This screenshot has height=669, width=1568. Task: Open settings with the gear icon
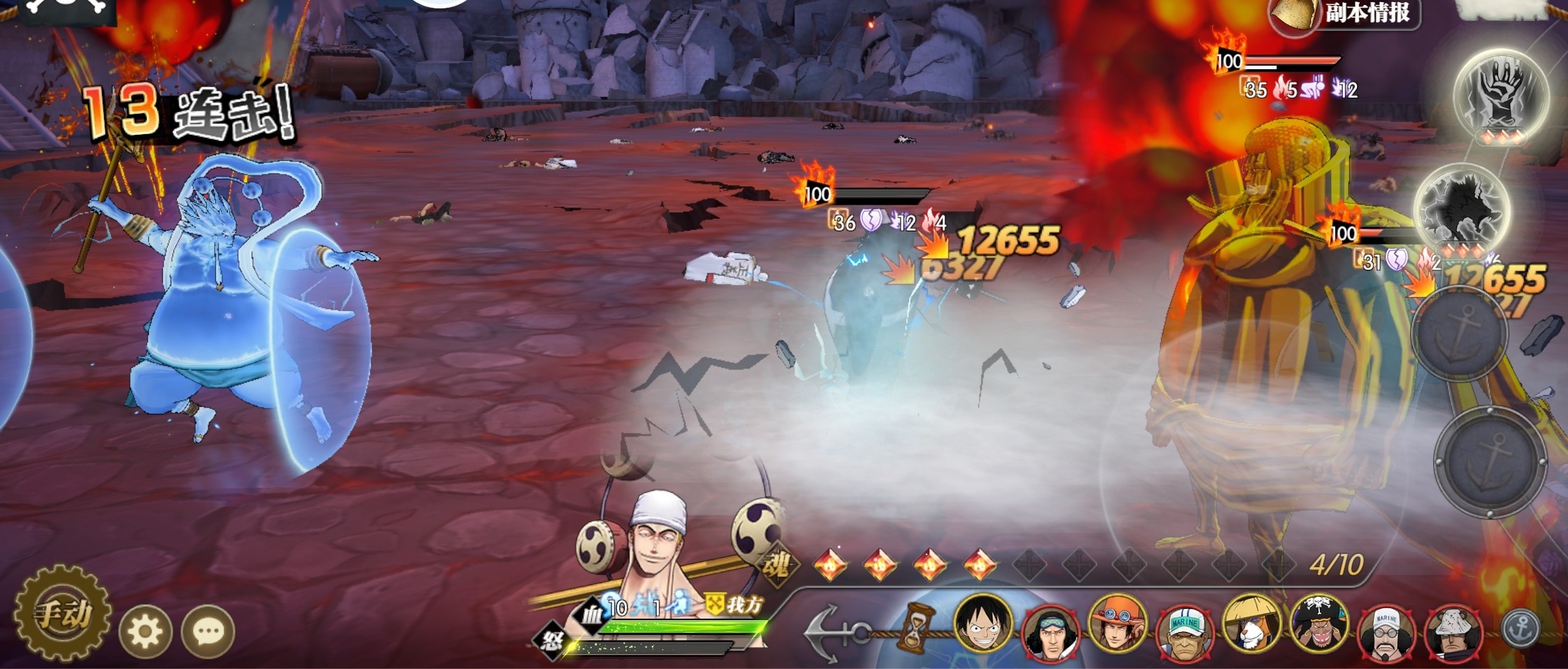point(145,632)
